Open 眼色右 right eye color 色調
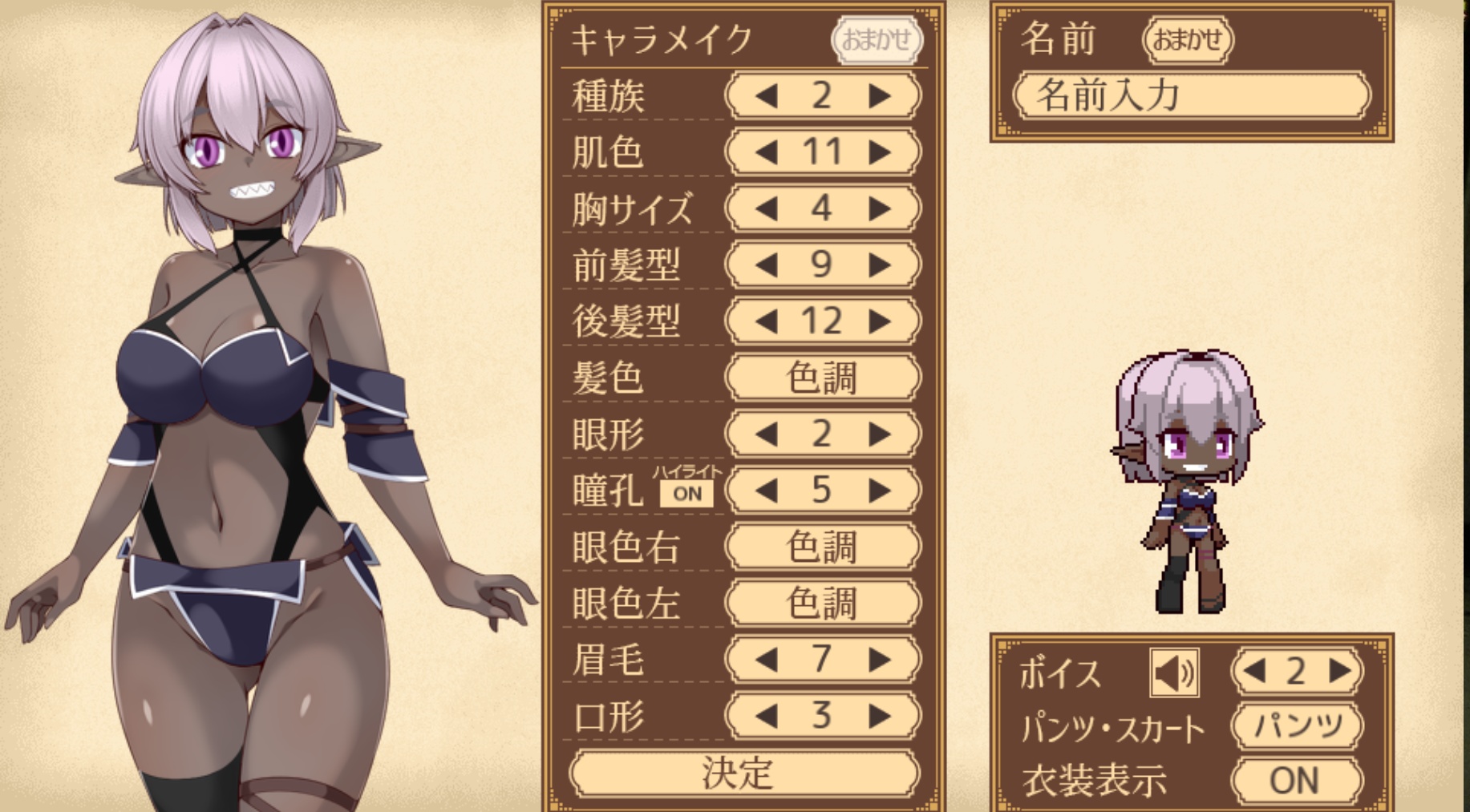The width and height of the screenshot is (1470, 812). click(822, 547)
